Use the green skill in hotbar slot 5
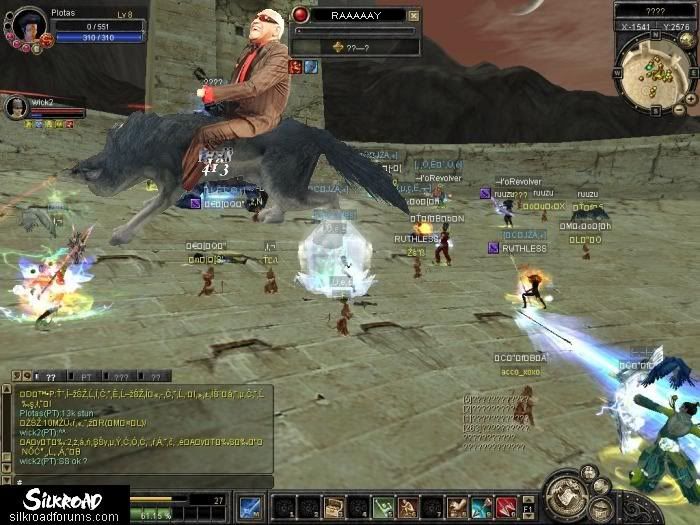This screenshot has width=700, height=525. click(x=383, y=507)
